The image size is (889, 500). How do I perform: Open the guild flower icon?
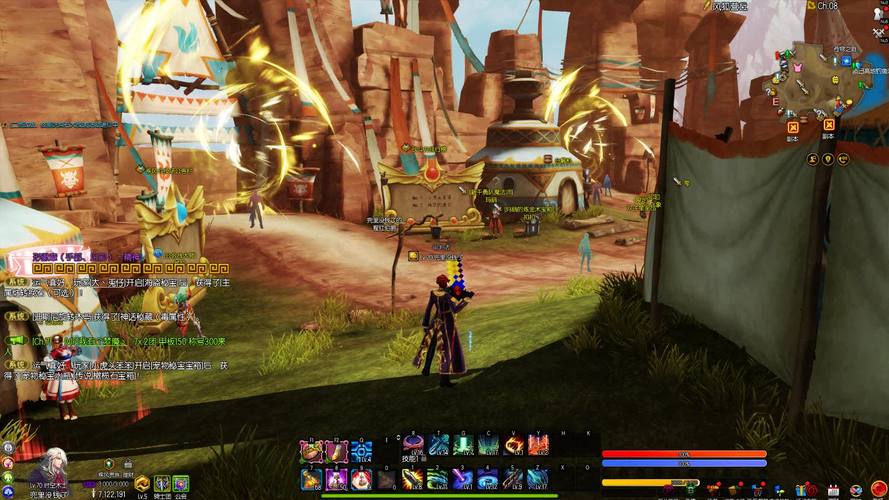180,483
